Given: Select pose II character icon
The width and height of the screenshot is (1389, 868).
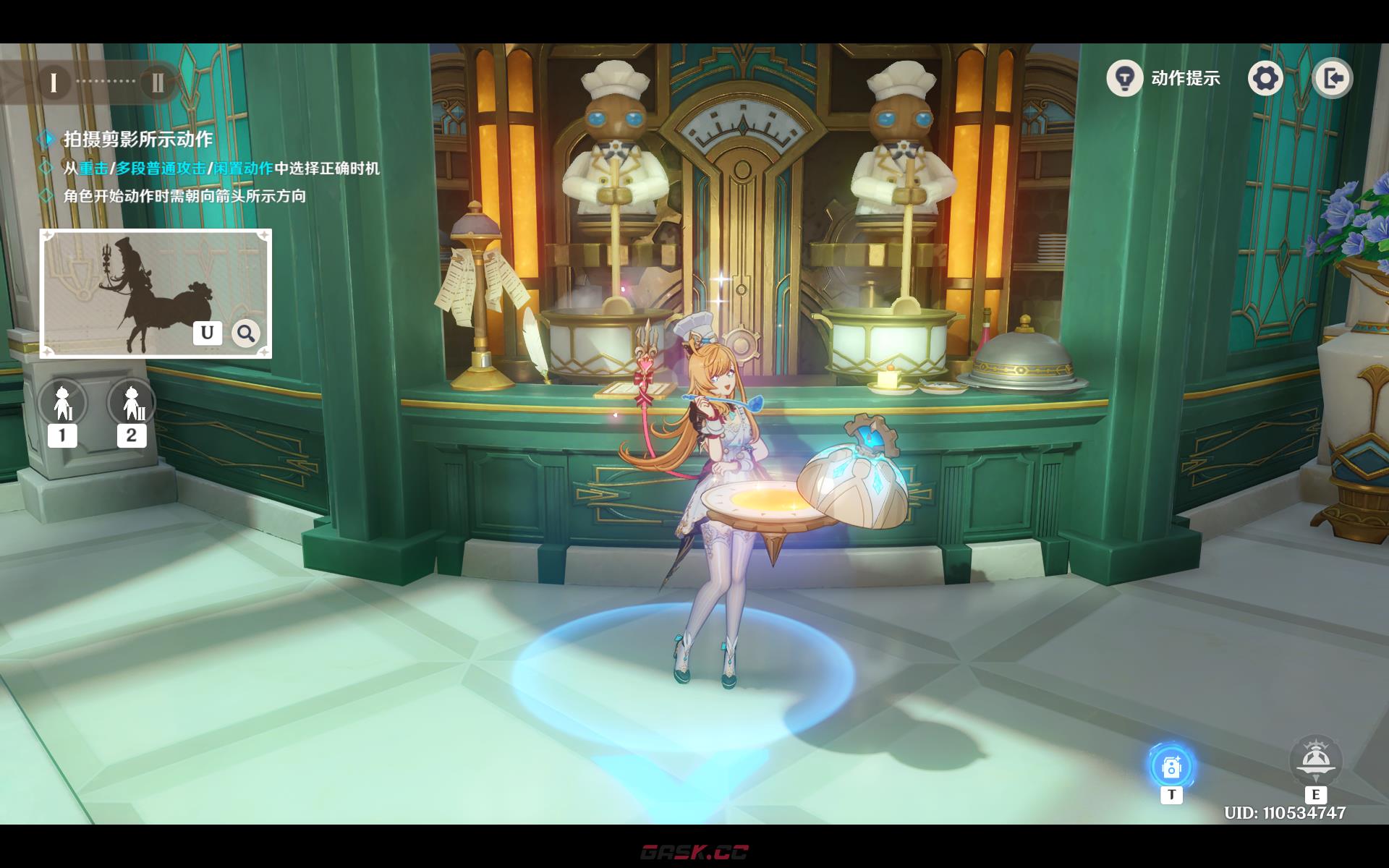Looking at the screenshot, I should [x=132, y=402].
